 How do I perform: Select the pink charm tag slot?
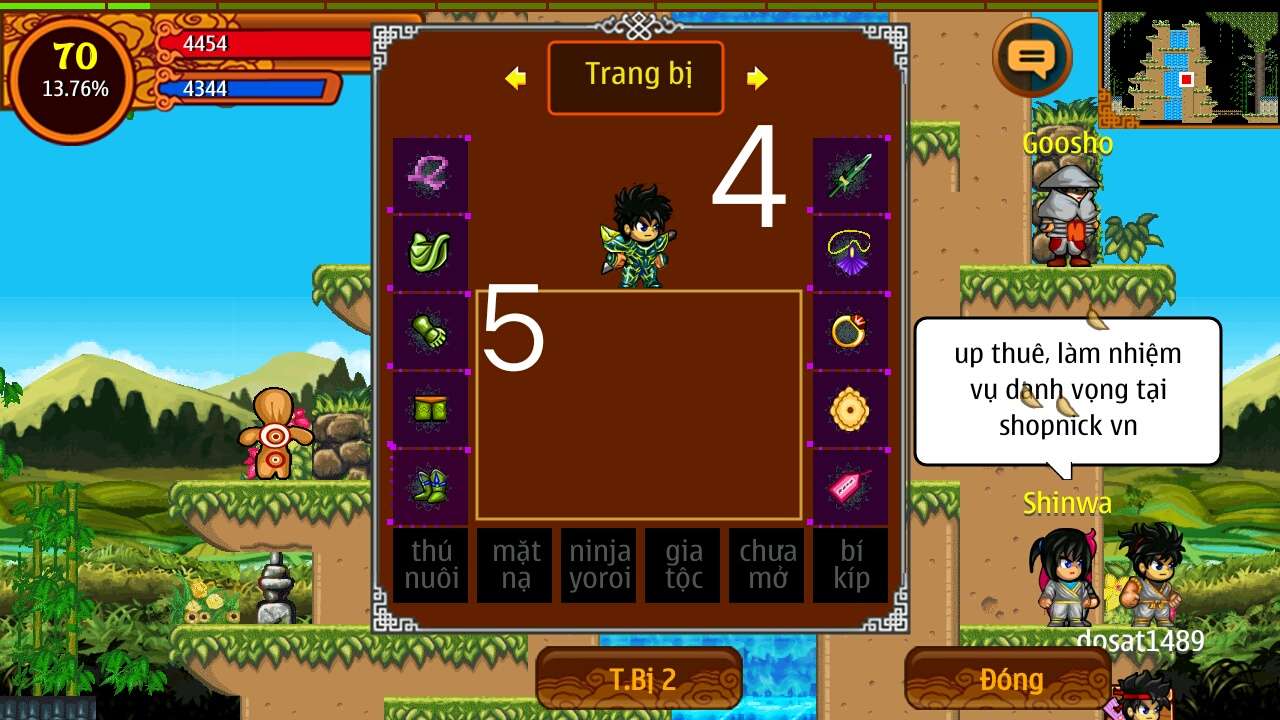[x=850, y=487]
